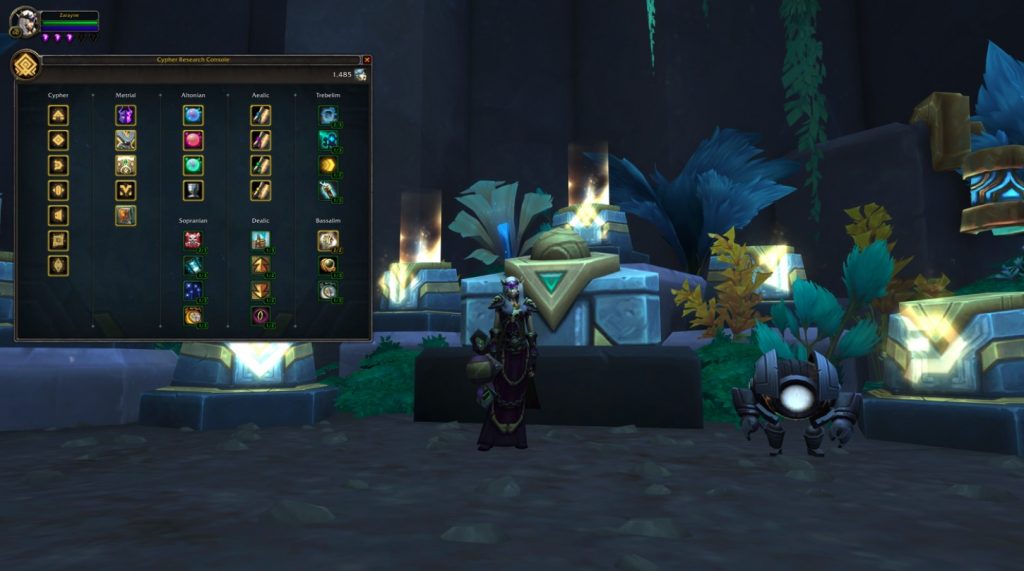Pick the first scroll talent under Aealic

[260, 115]
